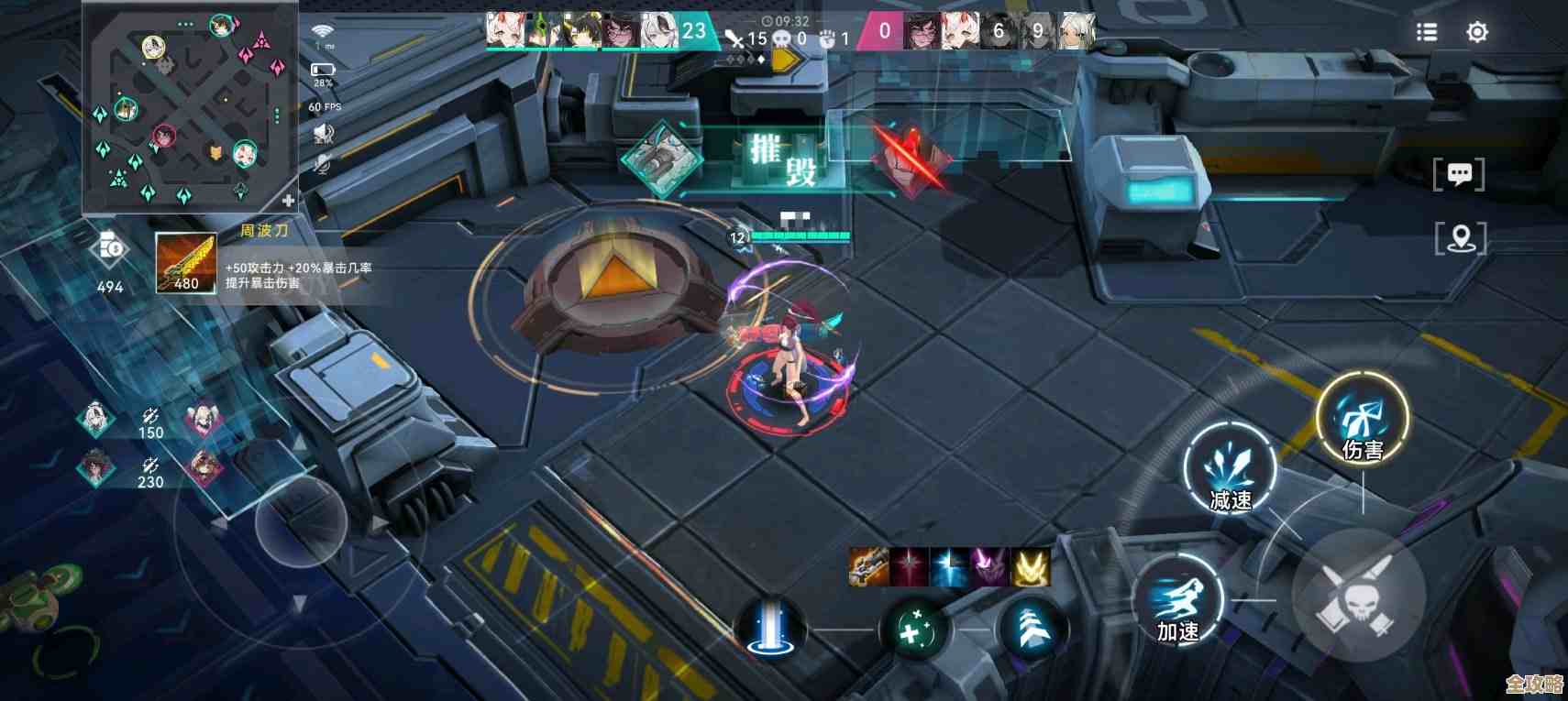Expand the minimap with the plus button
This screenshot has width=1568, height=701.
tap(288, 201)
